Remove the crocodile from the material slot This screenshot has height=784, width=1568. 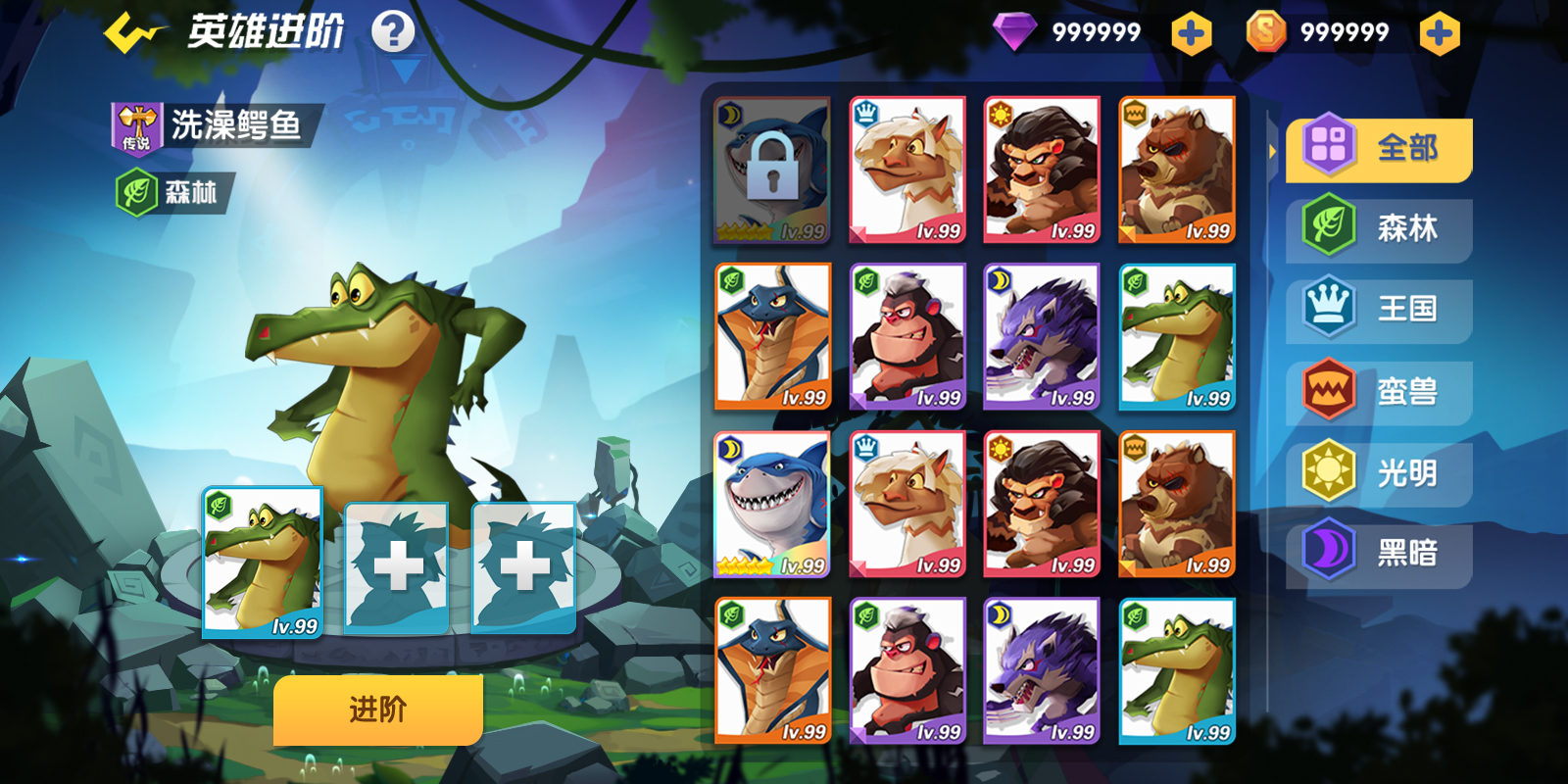(263, 563)
